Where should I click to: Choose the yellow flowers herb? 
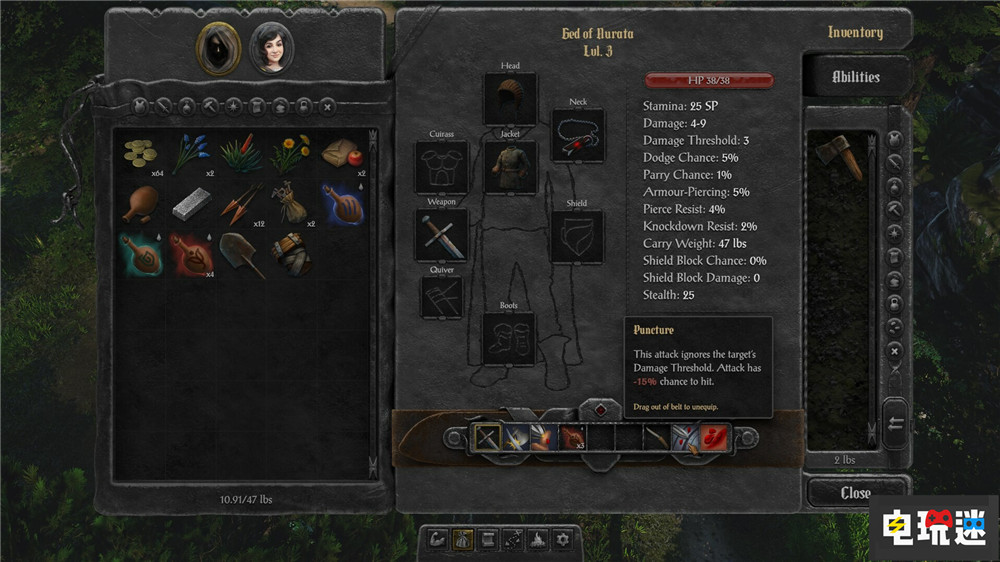(x=290, y=153)
